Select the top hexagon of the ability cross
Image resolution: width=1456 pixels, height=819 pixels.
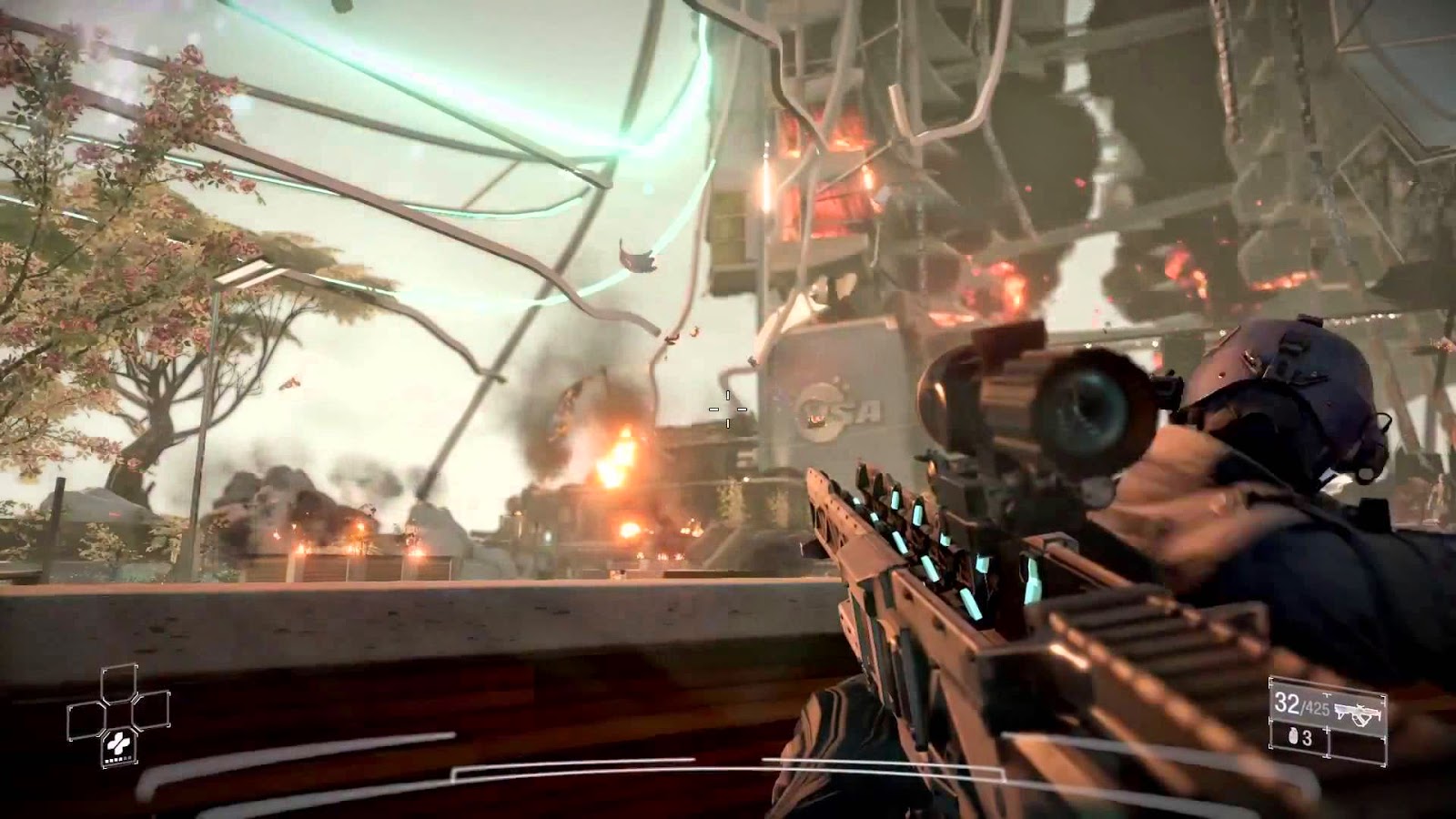click(x=119, y=682)
